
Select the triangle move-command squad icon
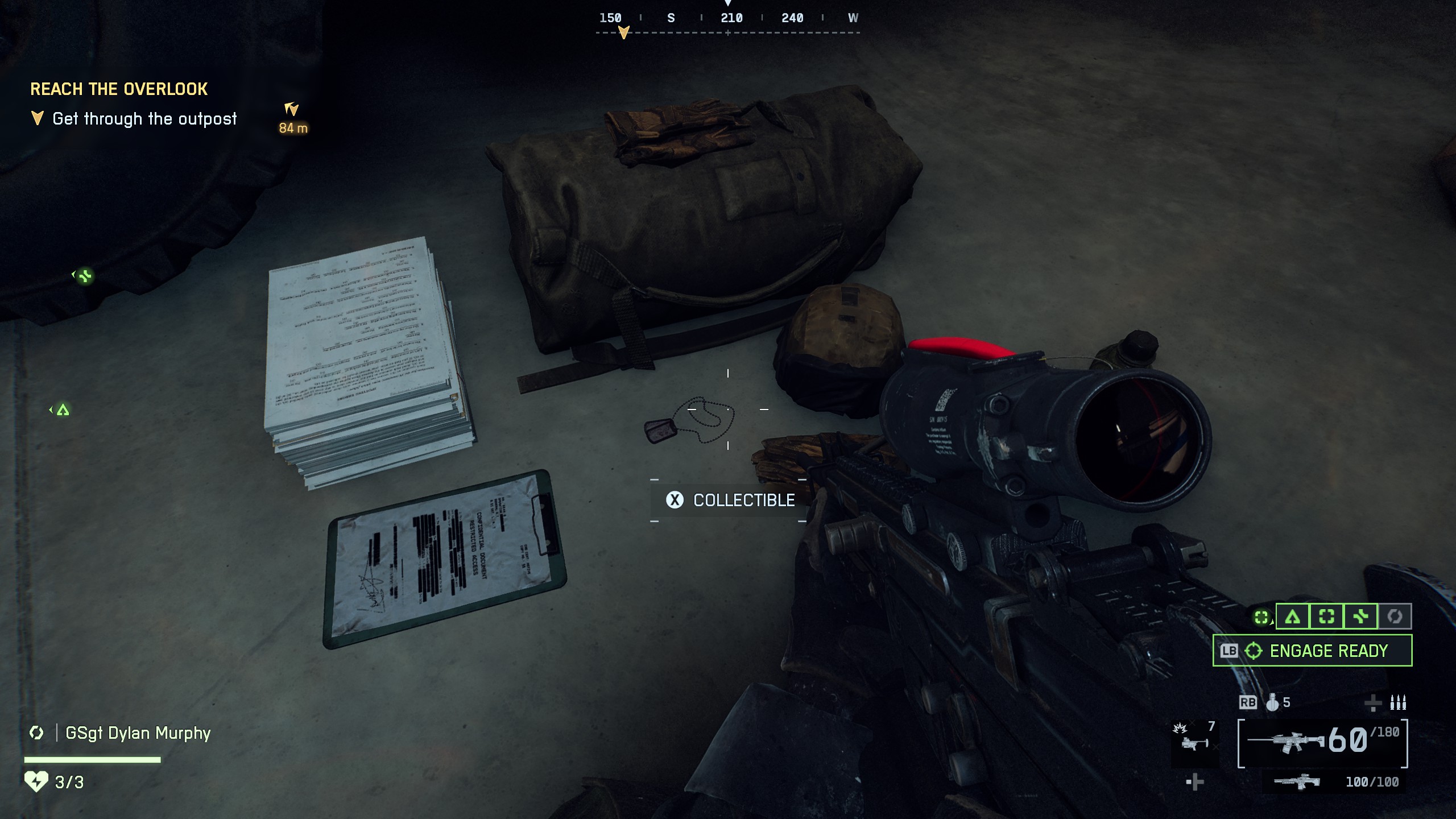tap(1292, 617)
